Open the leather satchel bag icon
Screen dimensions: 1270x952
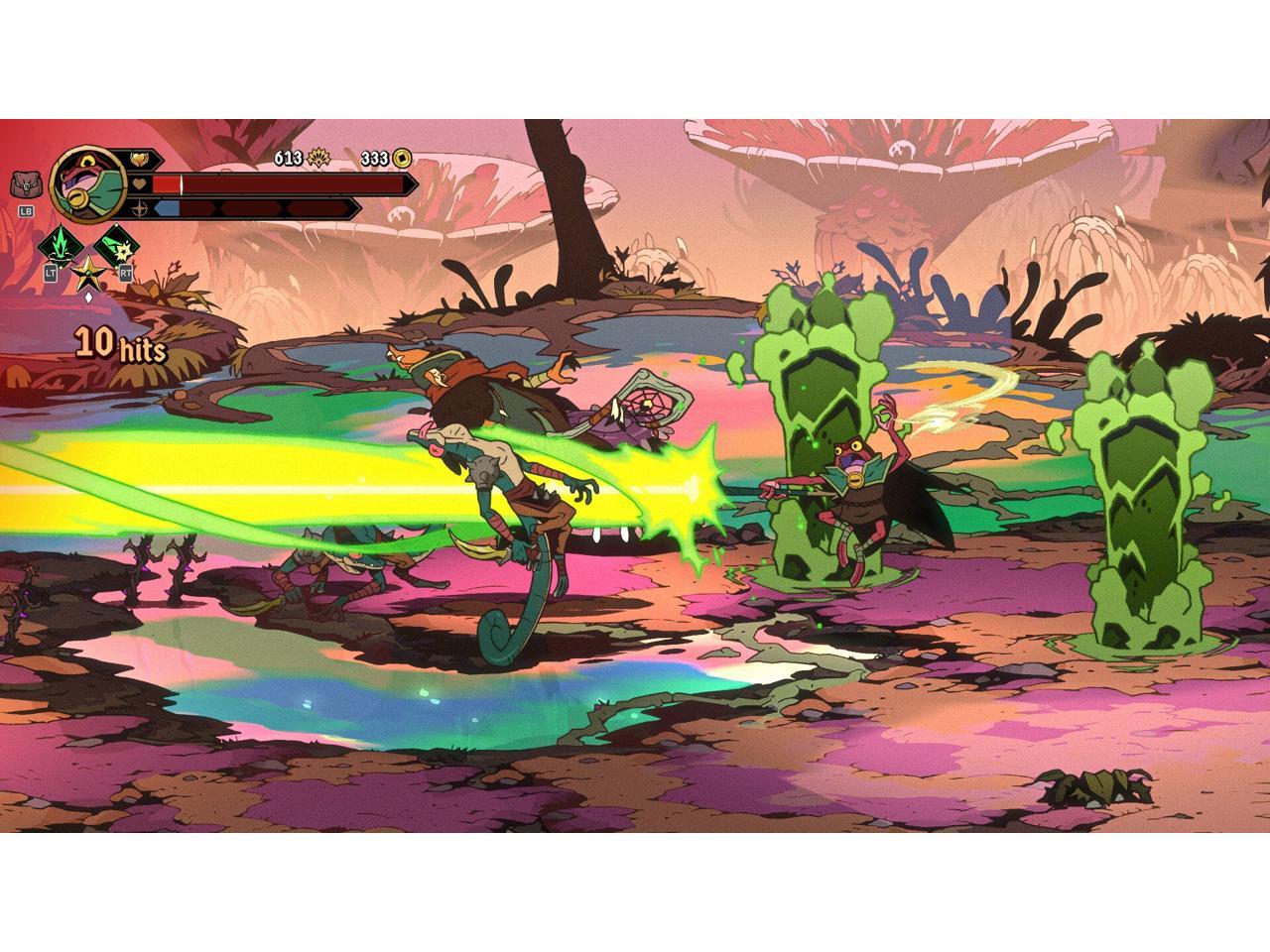coord(25,184)
